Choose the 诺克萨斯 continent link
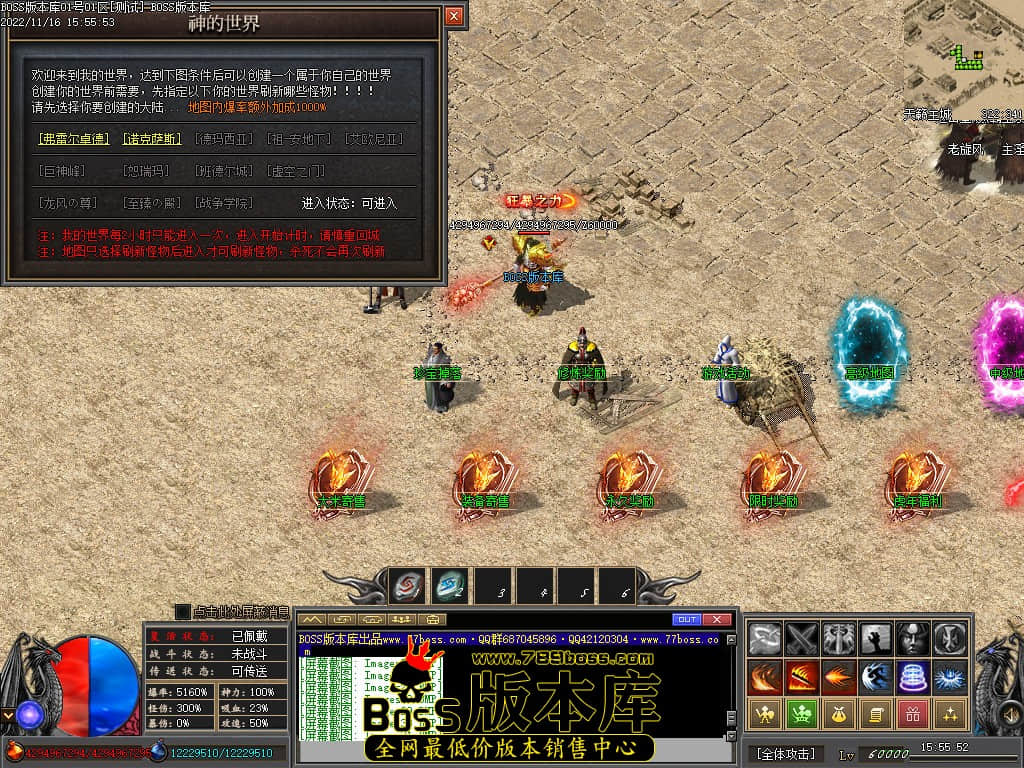The height and width of the screenshot is (768, 1024). point(152,139)
